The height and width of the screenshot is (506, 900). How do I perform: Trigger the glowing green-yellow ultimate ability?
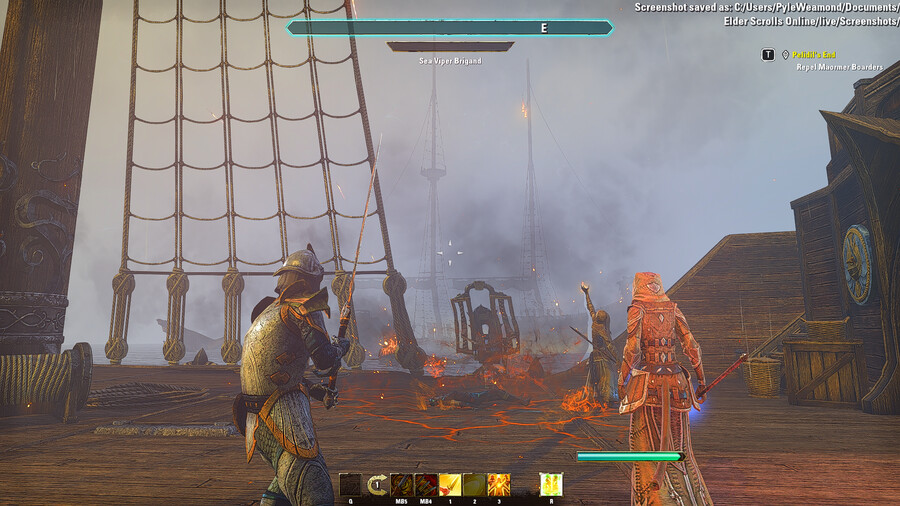[551, 485]
